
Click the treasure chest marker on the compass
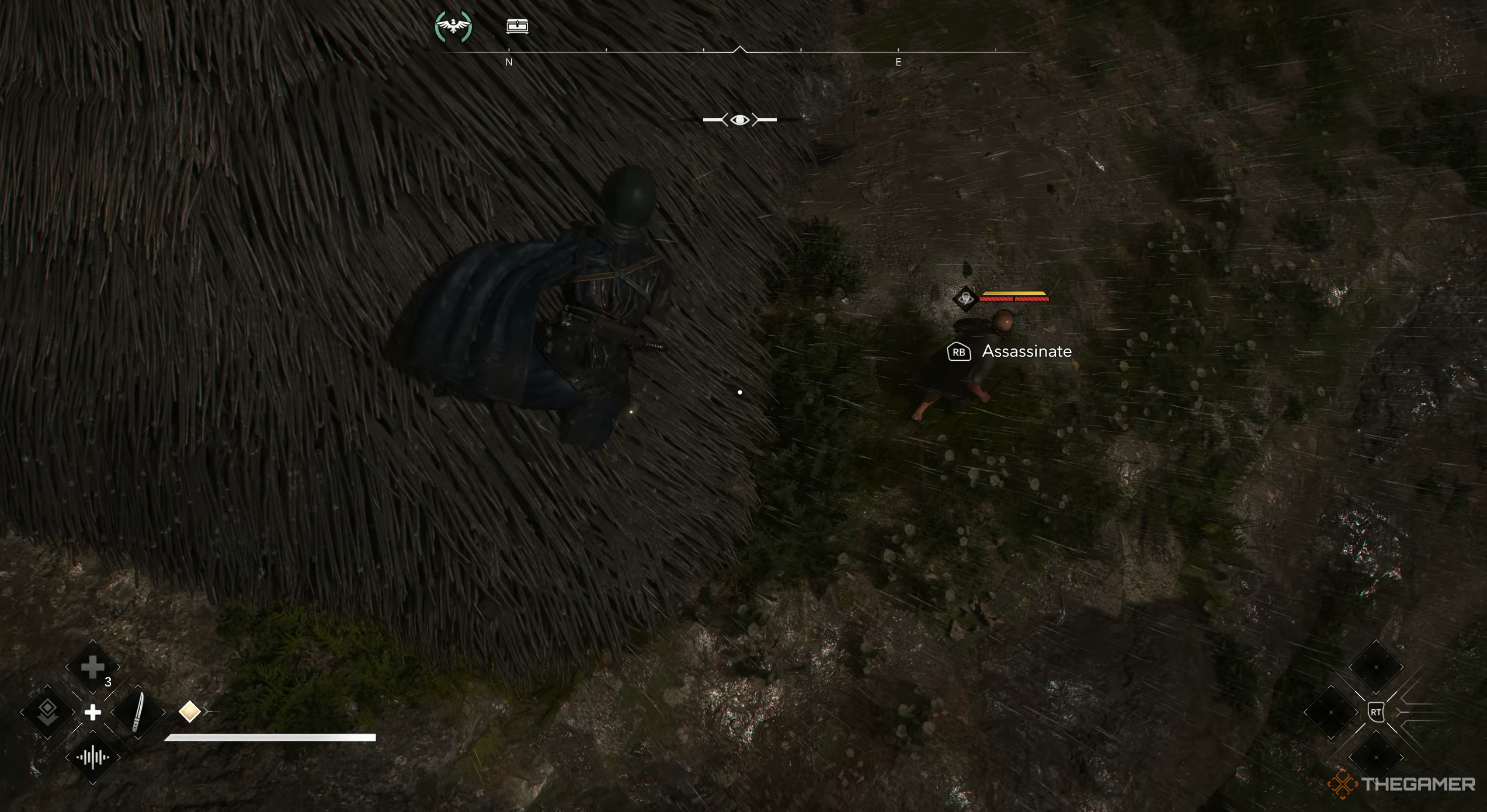coord(517,26)
